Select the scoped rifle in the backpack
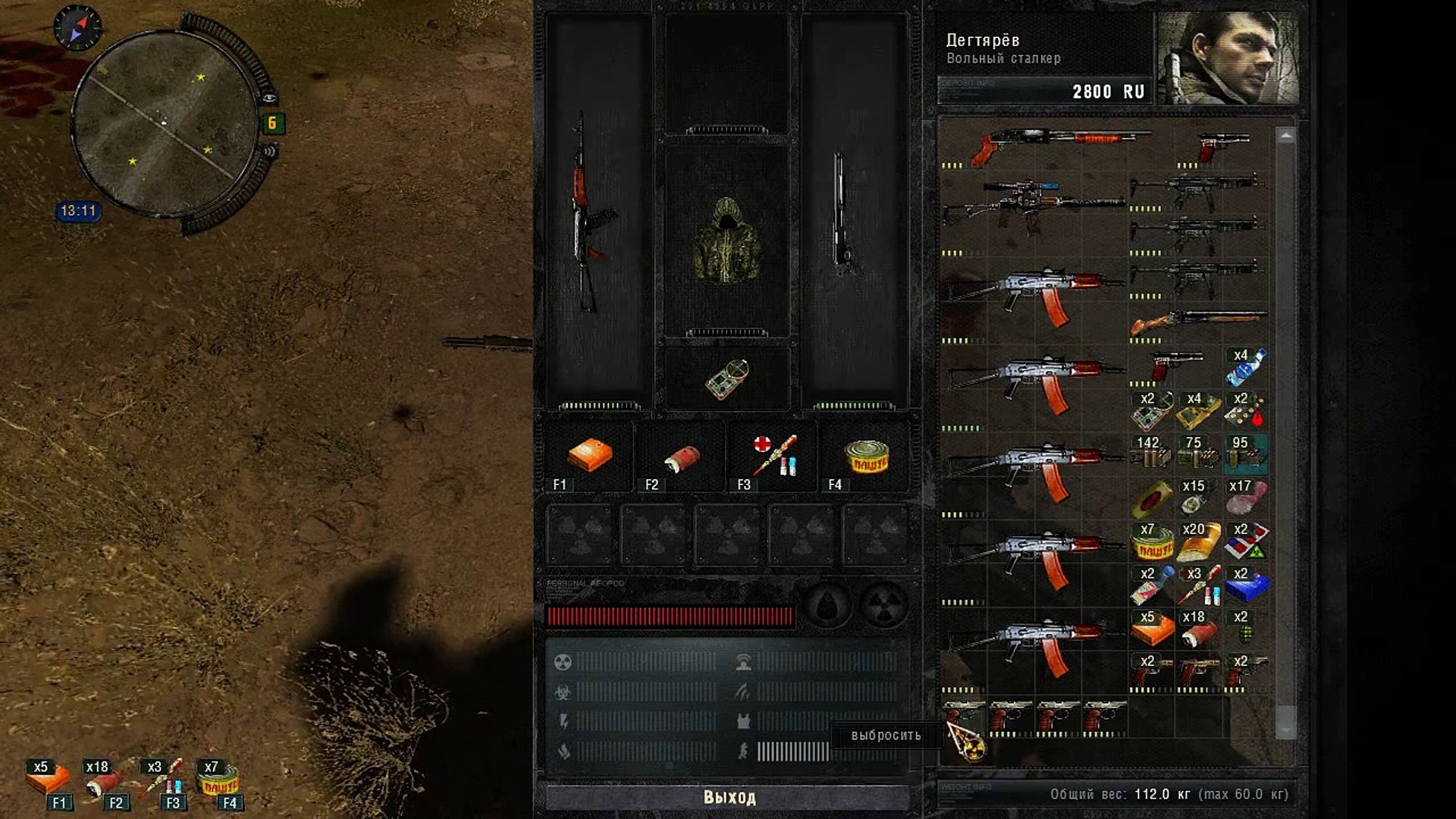 click(x=1031, y=205)
